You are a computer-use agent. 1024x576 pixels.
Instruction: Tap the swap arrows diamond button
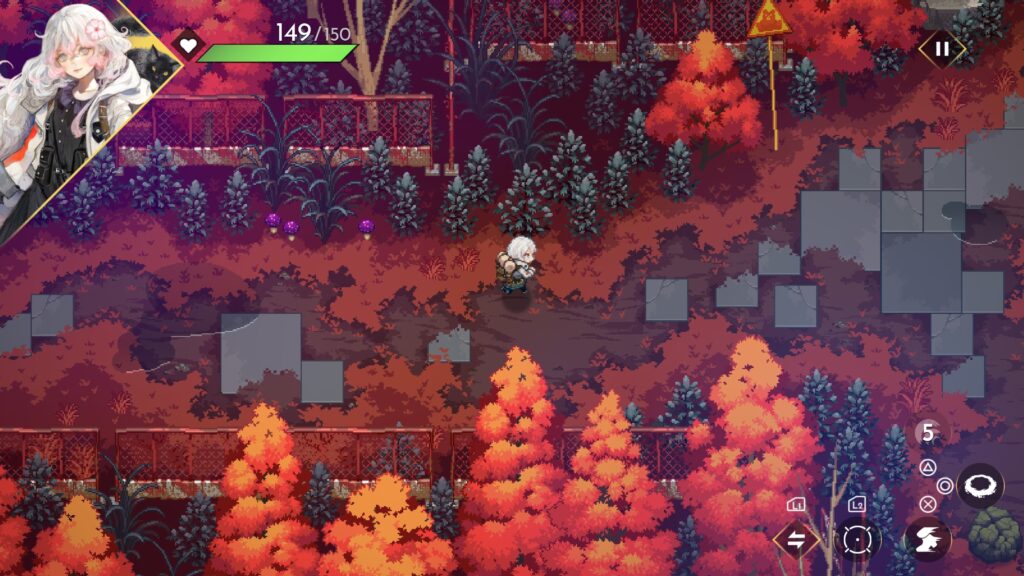pyautogui.click(x=797, y=540)
